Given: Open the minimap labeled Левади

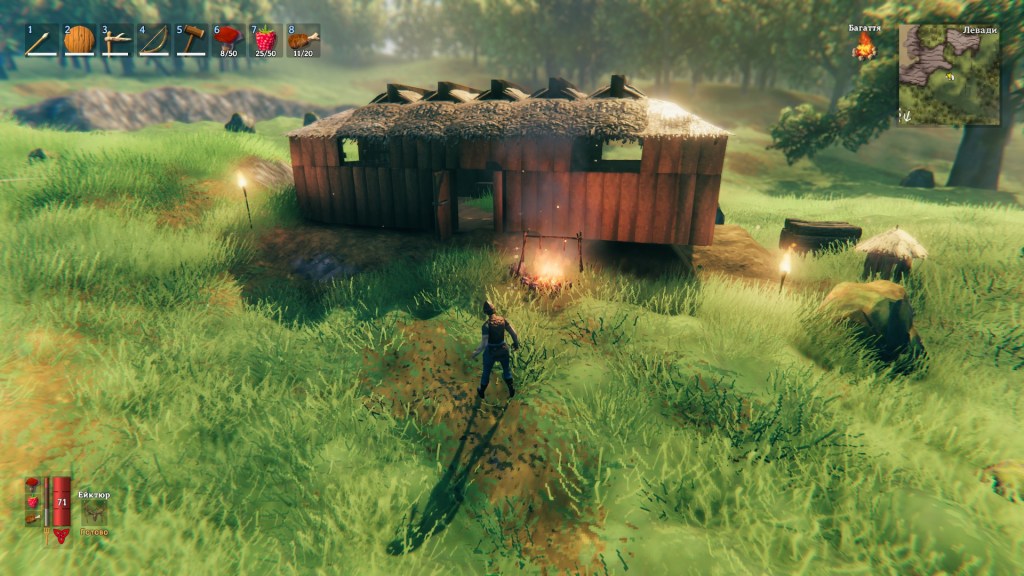Looking at the screenshot, I should tap(948, 76).
